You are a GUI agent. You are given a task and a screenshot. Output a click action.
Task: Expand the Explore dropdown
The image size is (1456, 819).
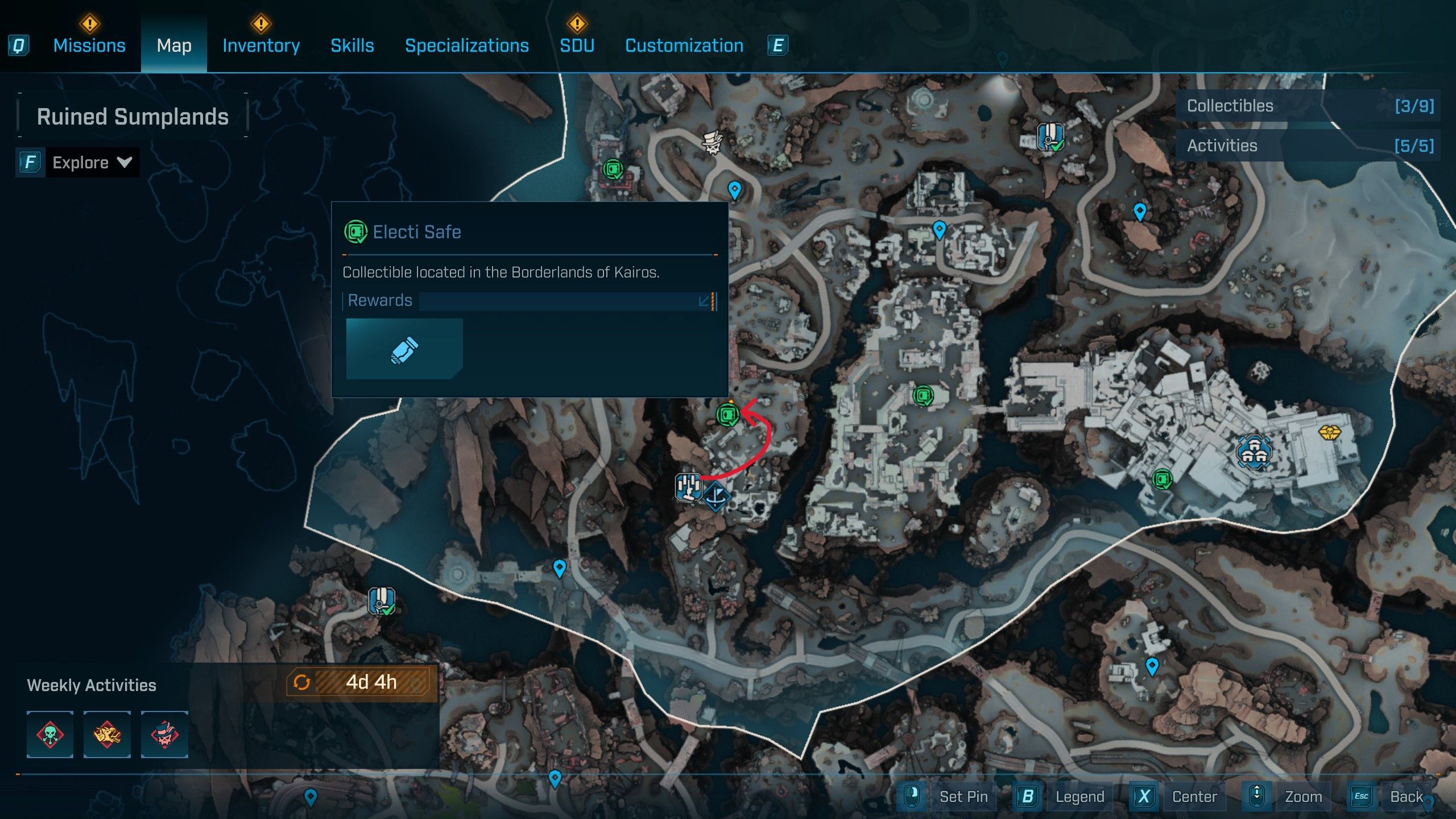[x=92, y=163]
